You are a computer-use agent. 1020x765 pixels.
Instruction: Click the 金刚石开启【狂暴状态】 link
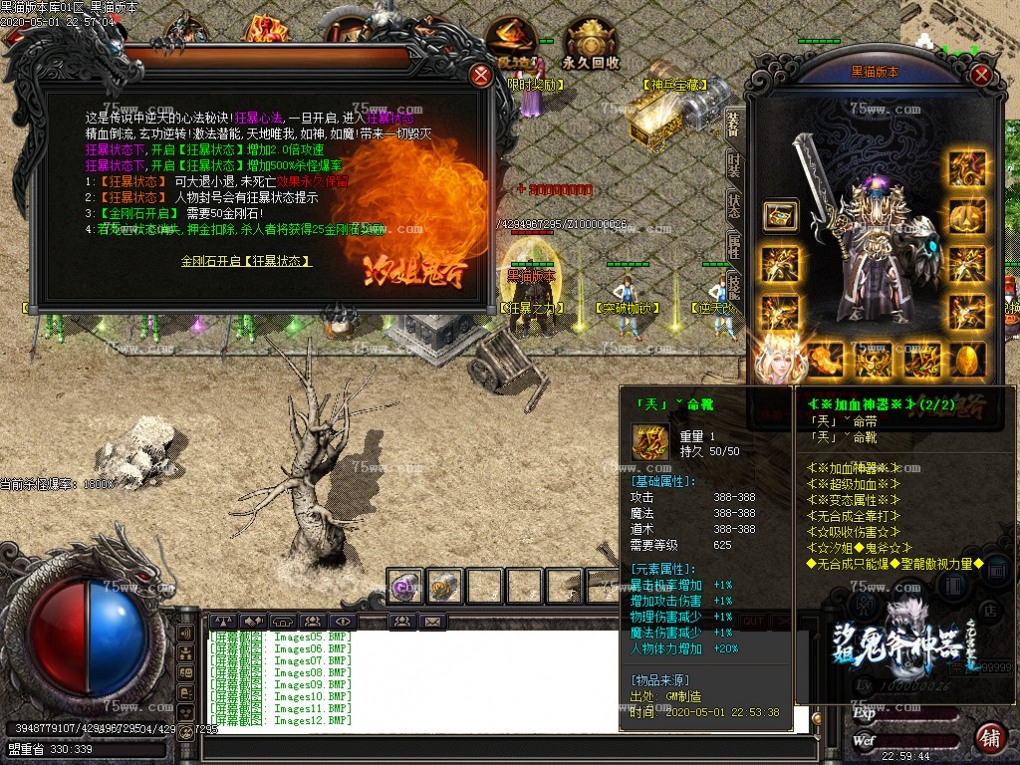[x=246, y=261]
